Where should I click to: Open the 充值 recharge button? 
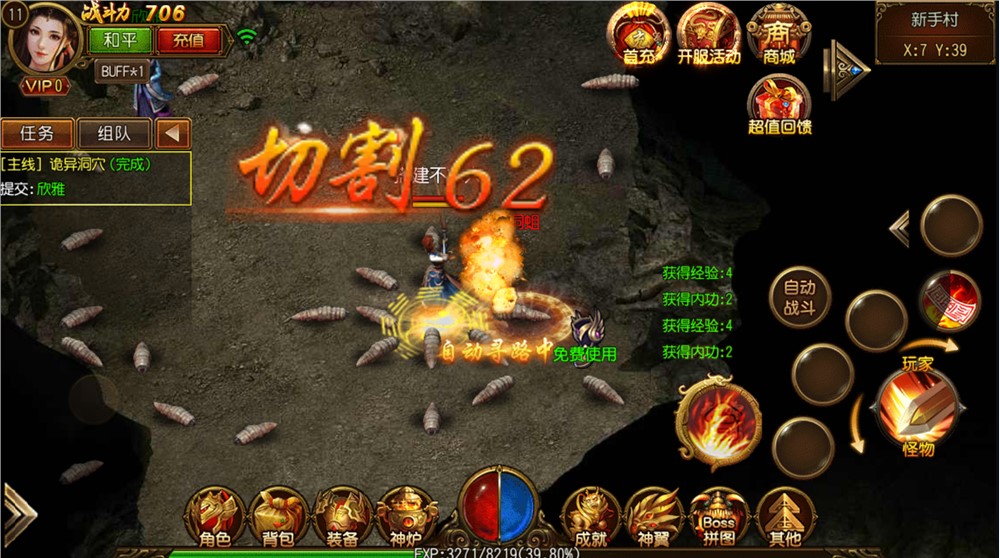[188, 41]
